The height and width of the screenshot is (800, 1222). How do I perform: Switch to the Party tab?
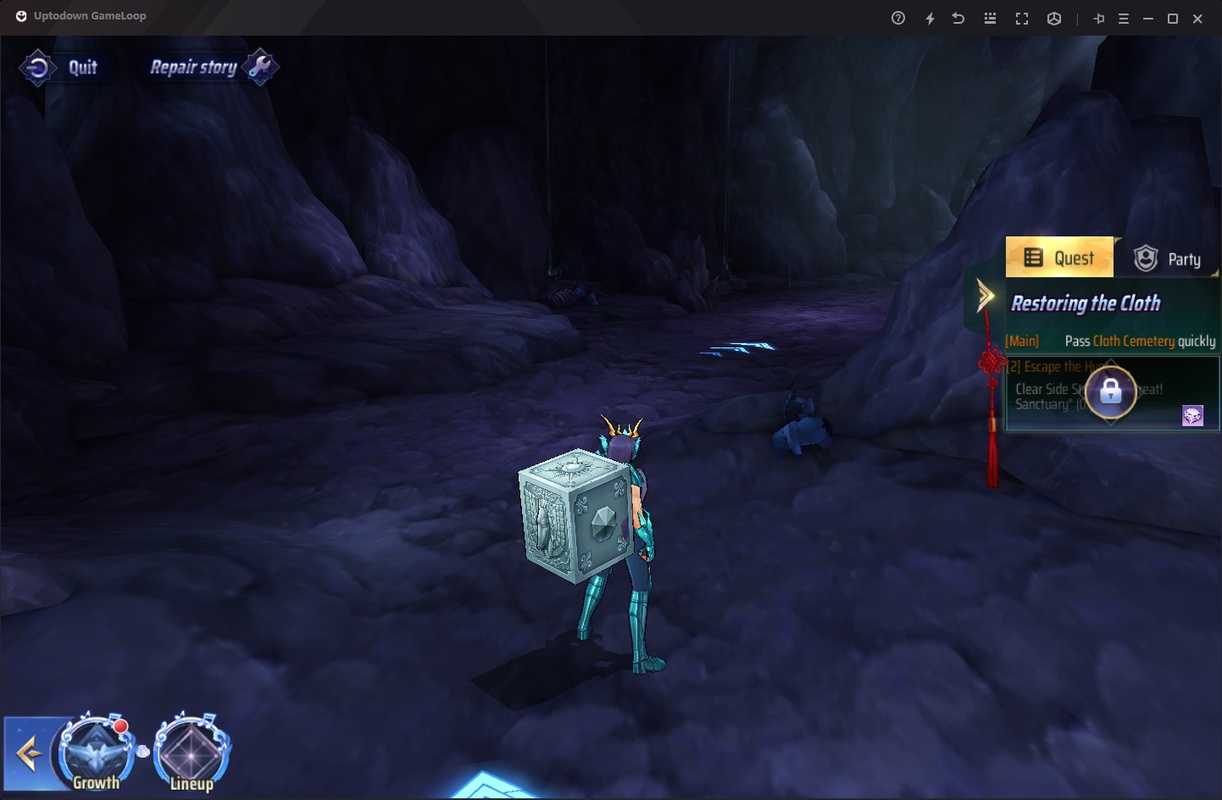point(1167,259)
